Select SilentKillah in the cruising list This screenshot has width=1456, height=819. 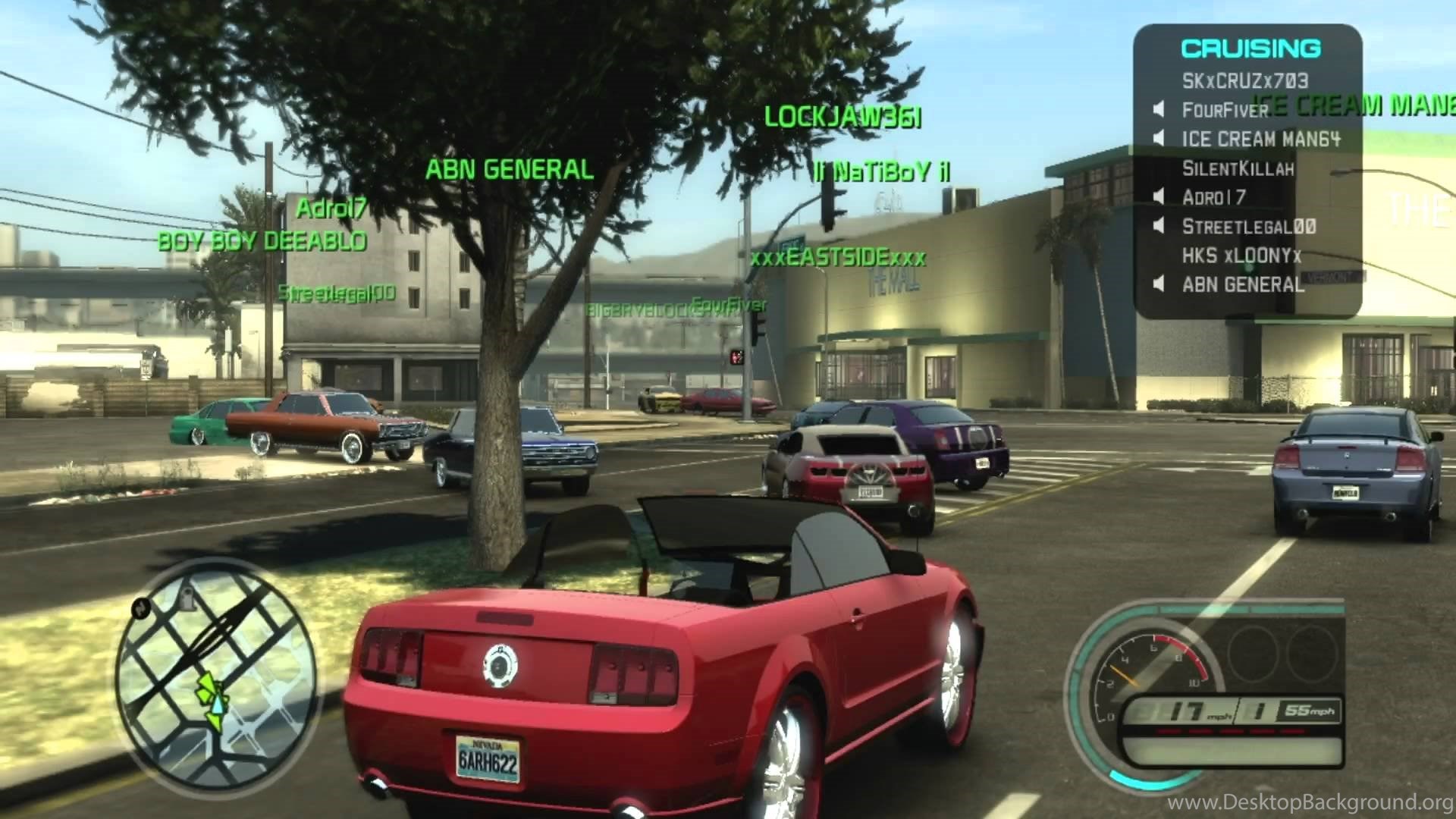[x=1238, y=168]
